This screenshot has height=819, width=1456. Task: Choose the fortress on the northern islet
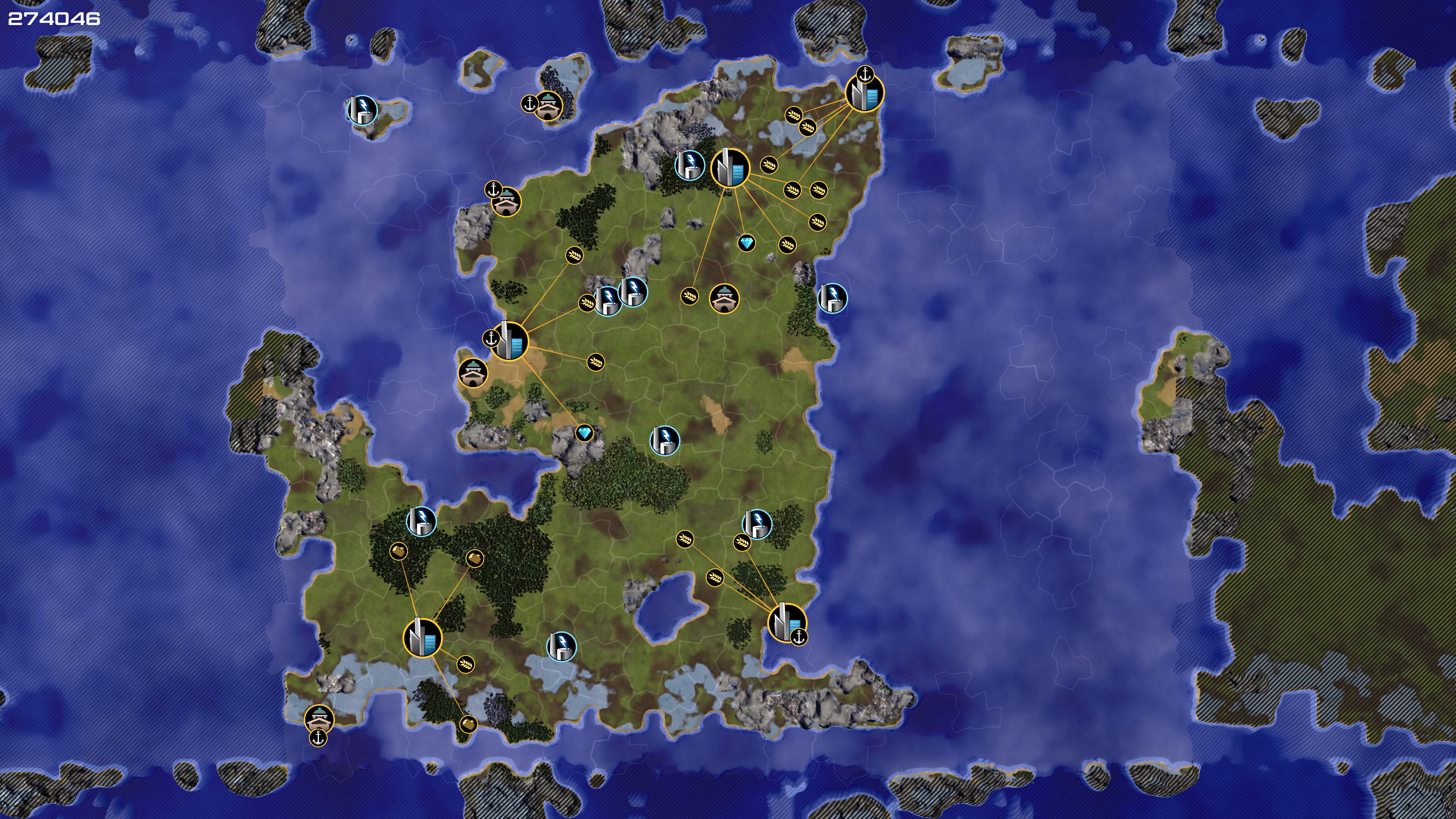click(x=548, y=105)
